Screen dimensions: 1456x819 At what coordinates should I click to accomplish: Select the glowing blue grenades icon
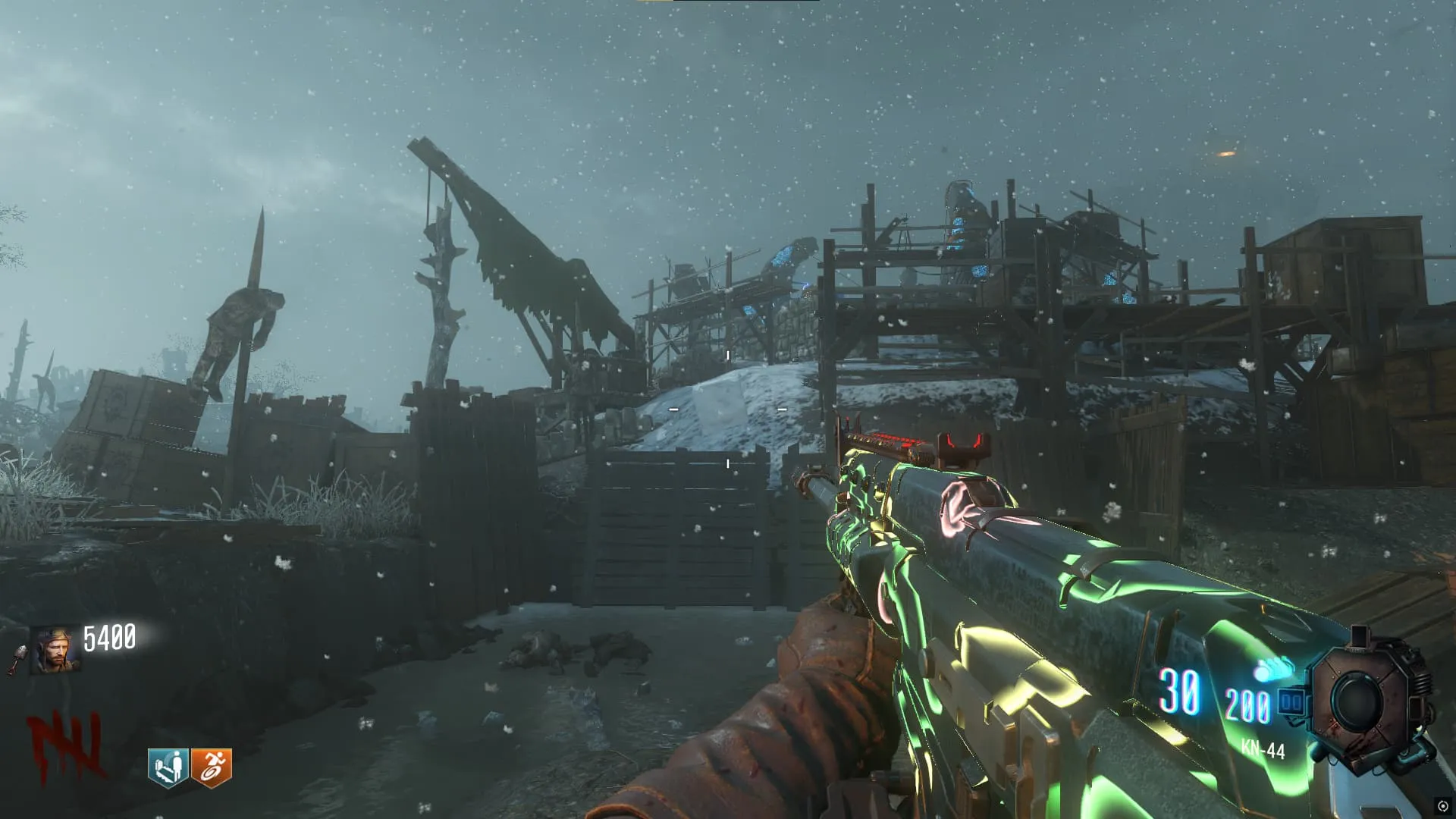coord(1274,670)
